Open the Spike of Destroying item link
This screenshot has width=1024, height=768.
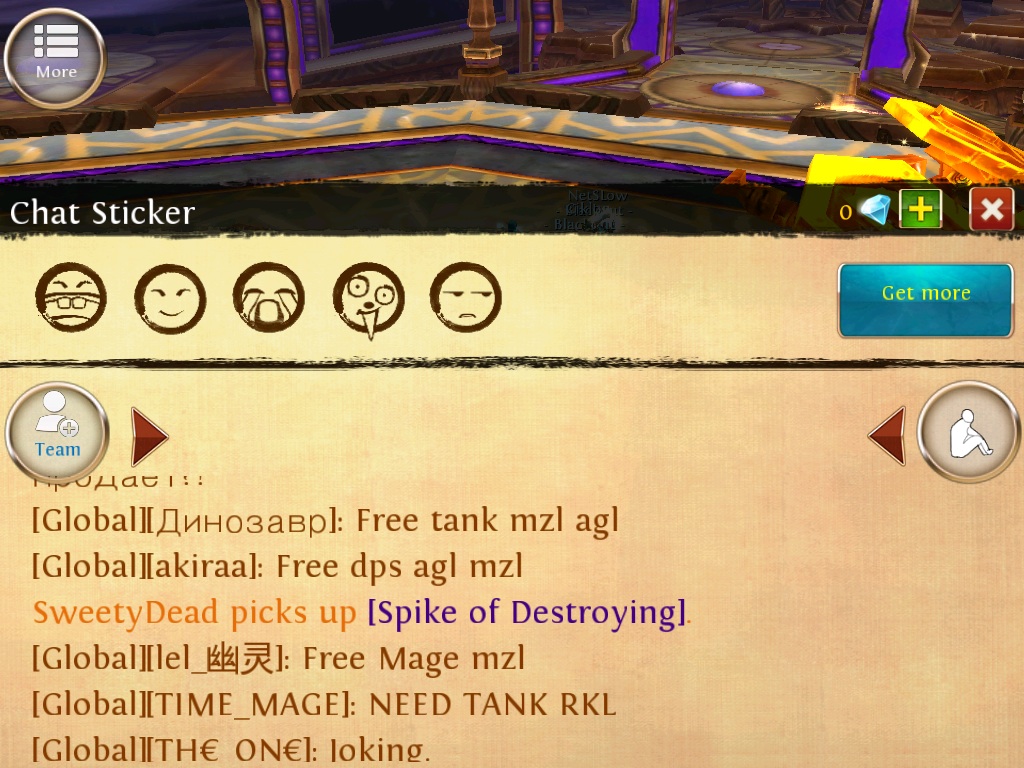pos(527,612)
